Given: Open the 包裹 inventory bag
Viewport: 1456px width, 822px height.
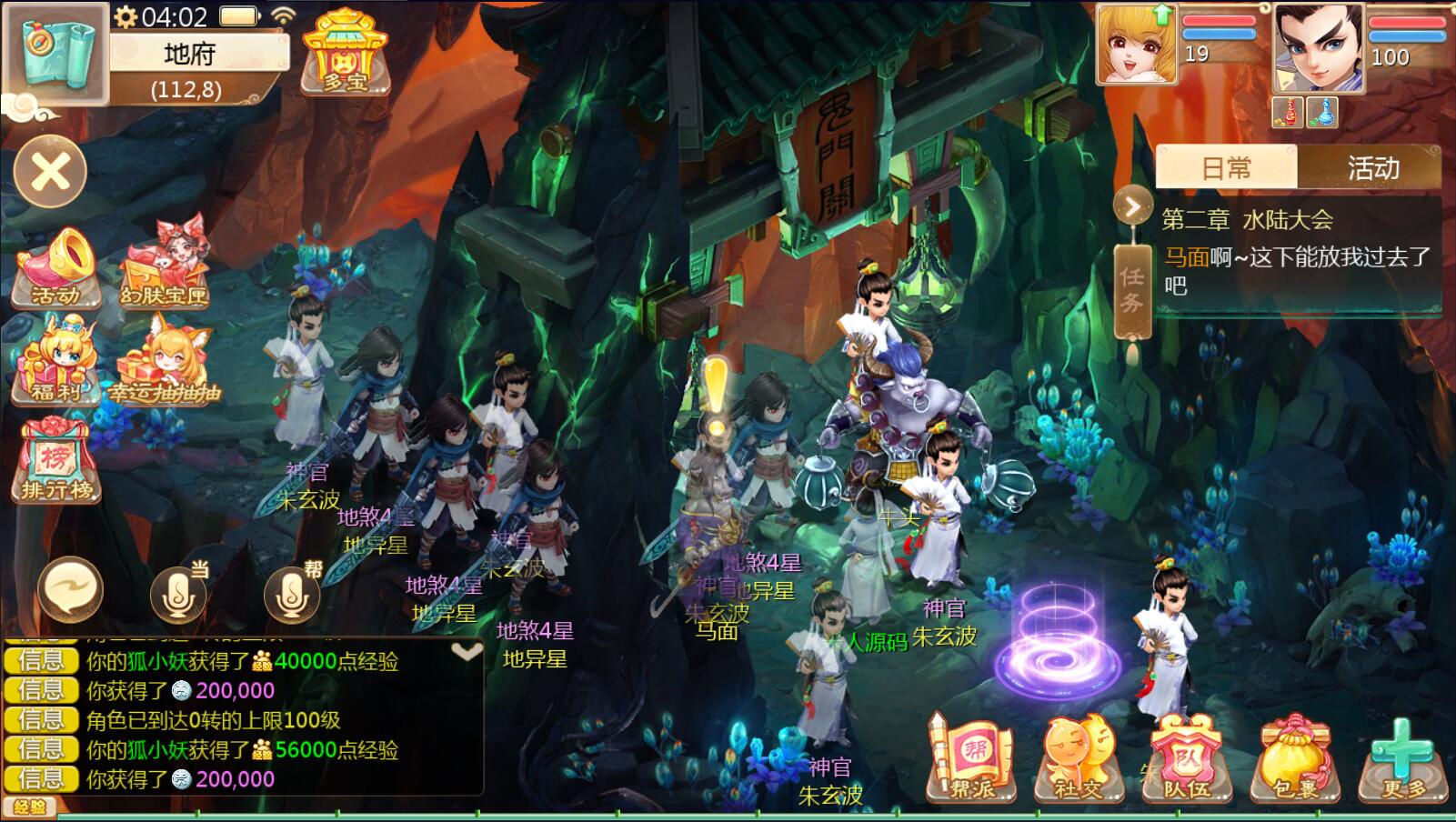Looking at the screenshot, I should 1295,760.
